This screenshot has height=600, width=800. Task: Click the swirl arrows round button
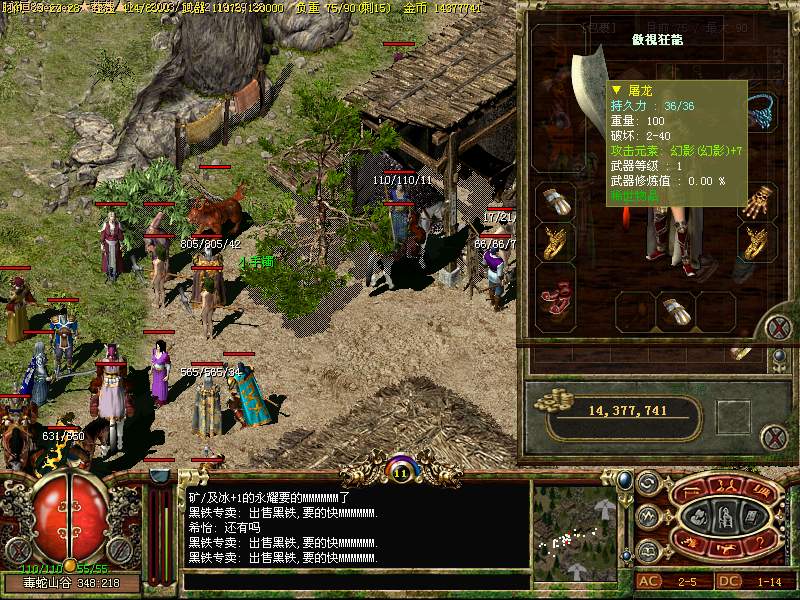click(647, 484)
